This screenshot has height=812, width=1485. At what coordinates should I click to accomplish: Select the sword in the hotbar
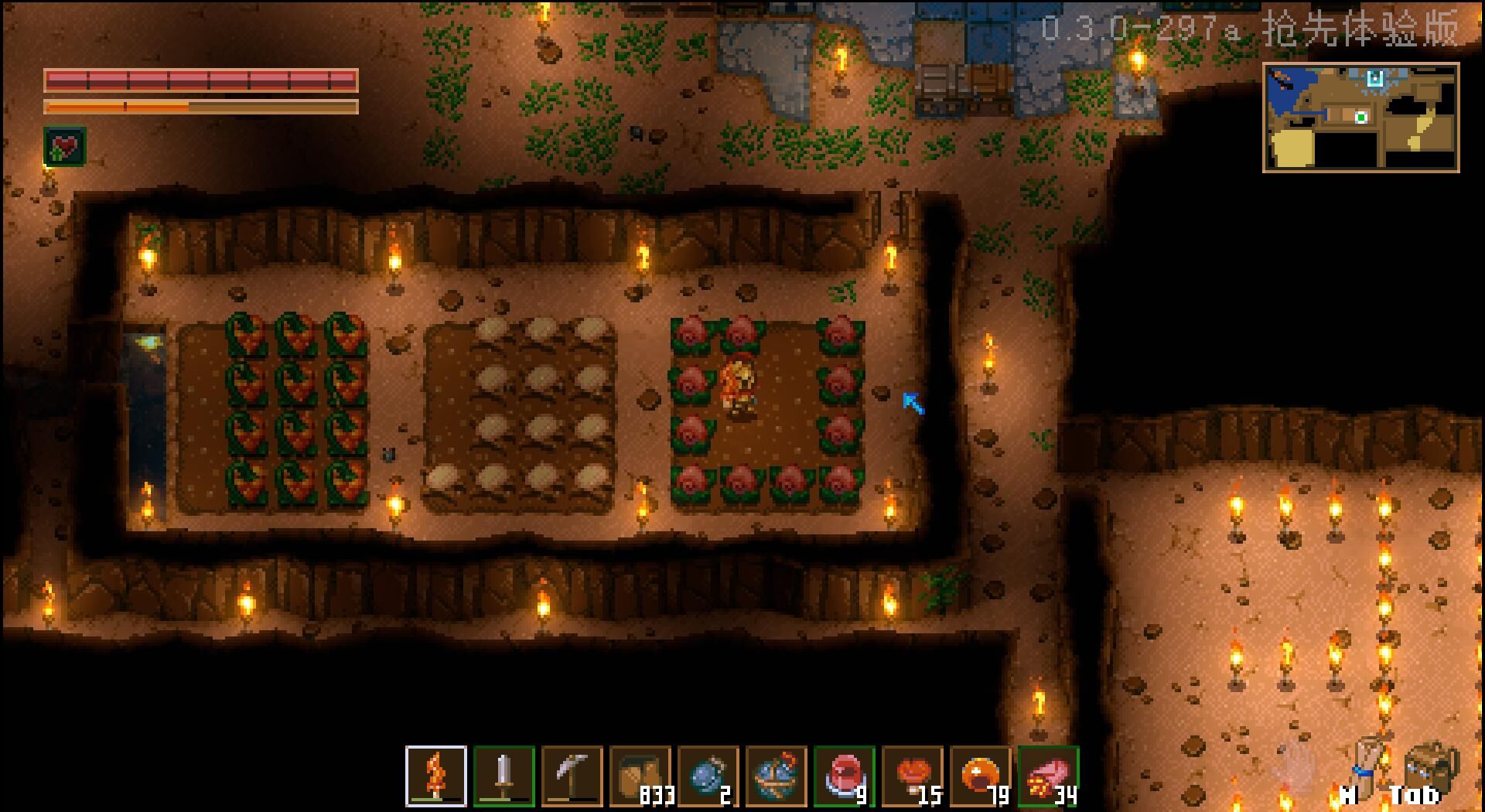pos(504,776)
